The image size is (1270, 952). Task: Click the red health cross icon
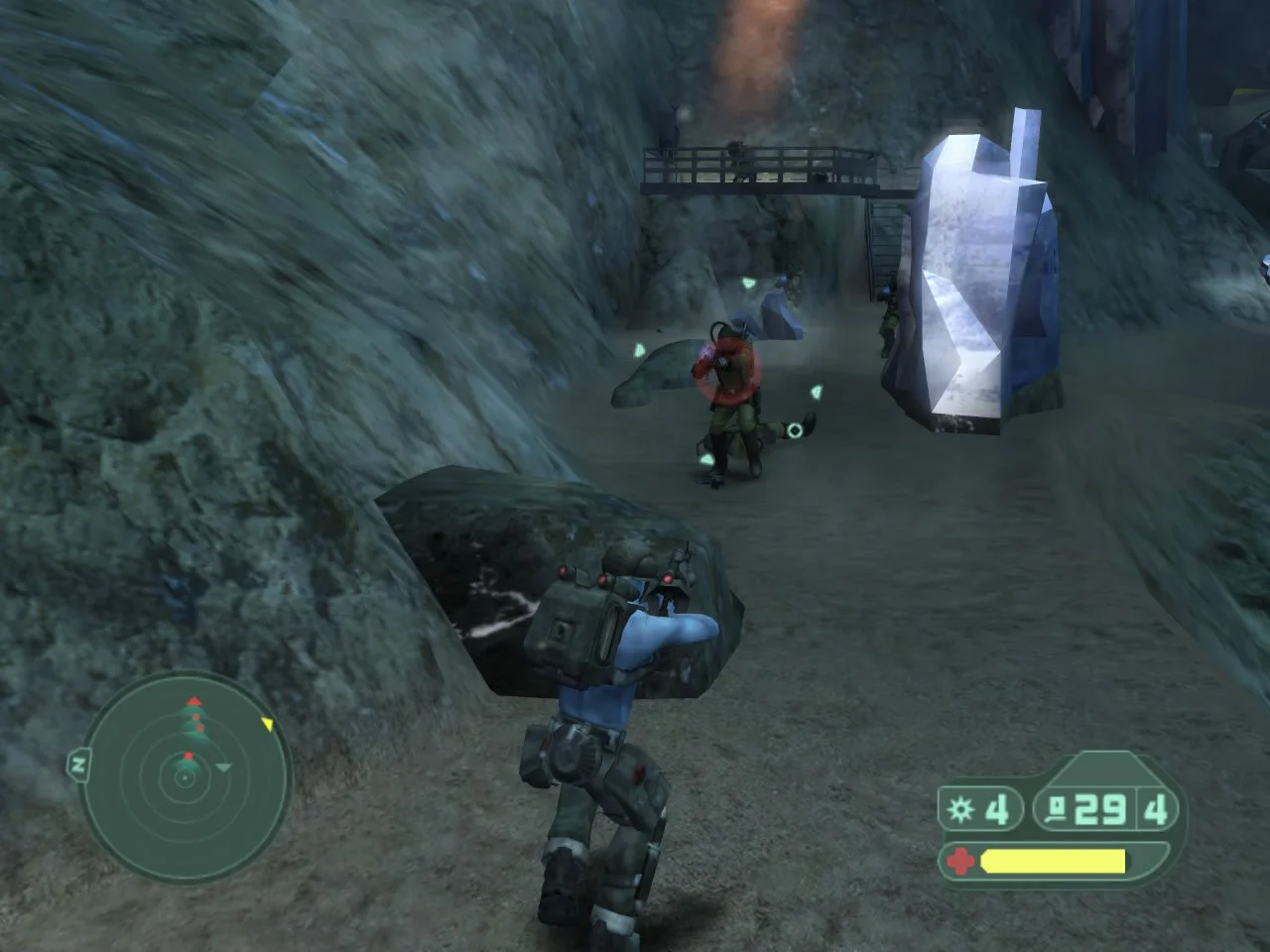click(x=960, y=860)
